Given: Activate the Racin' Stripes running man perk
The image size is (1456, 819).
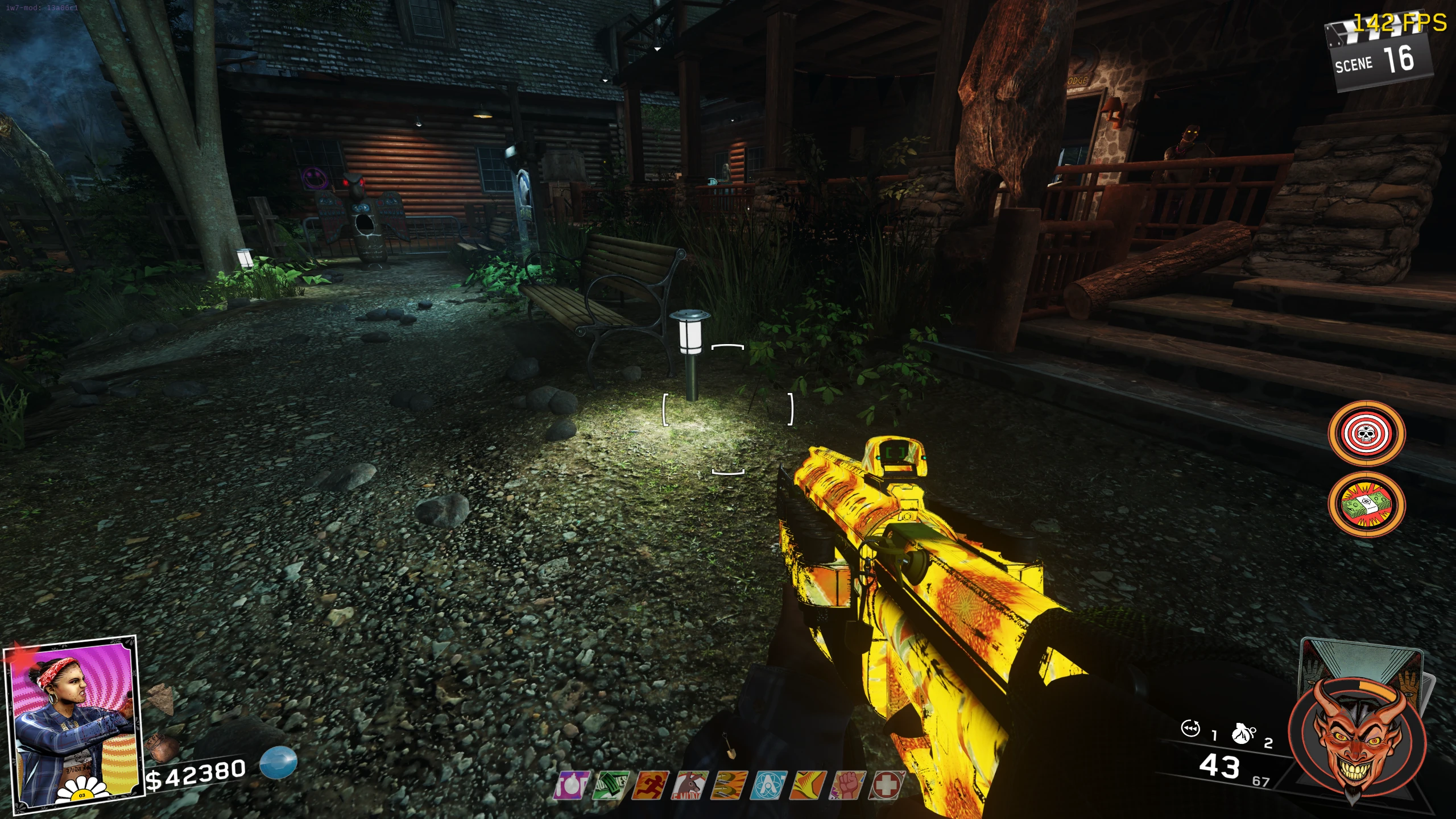Looking at the screenshot, I should pyautogui.click(x=650, y=785).
